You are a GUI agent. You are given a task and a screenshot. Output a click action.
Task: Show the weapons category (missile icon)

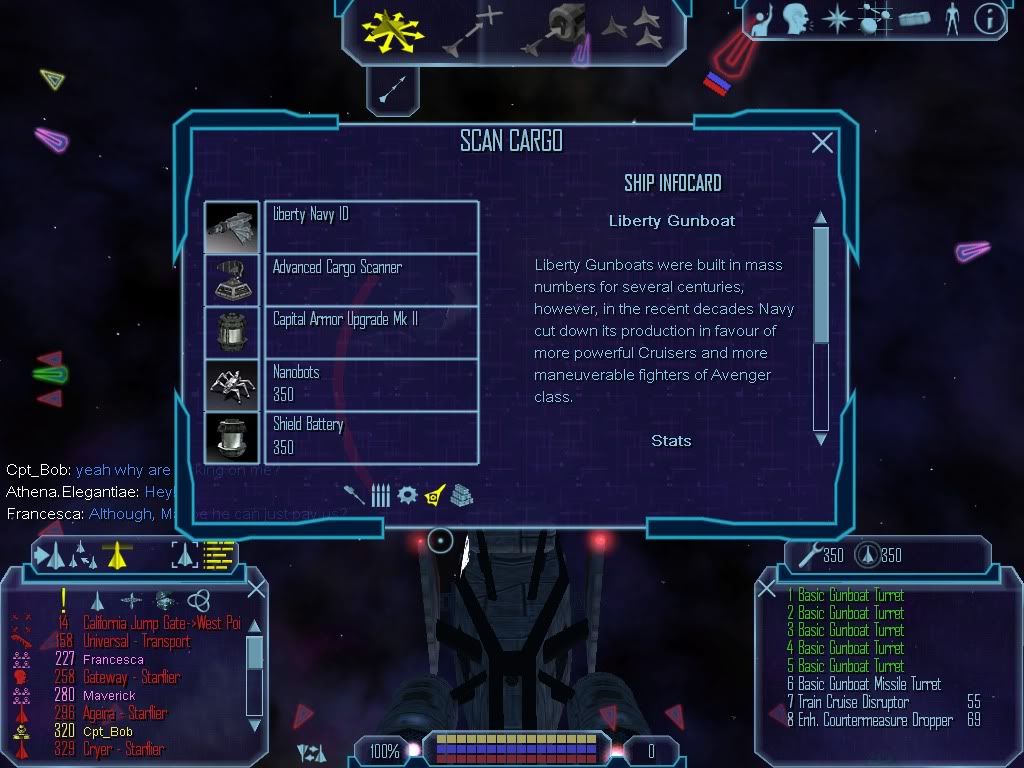pos(355,495)
